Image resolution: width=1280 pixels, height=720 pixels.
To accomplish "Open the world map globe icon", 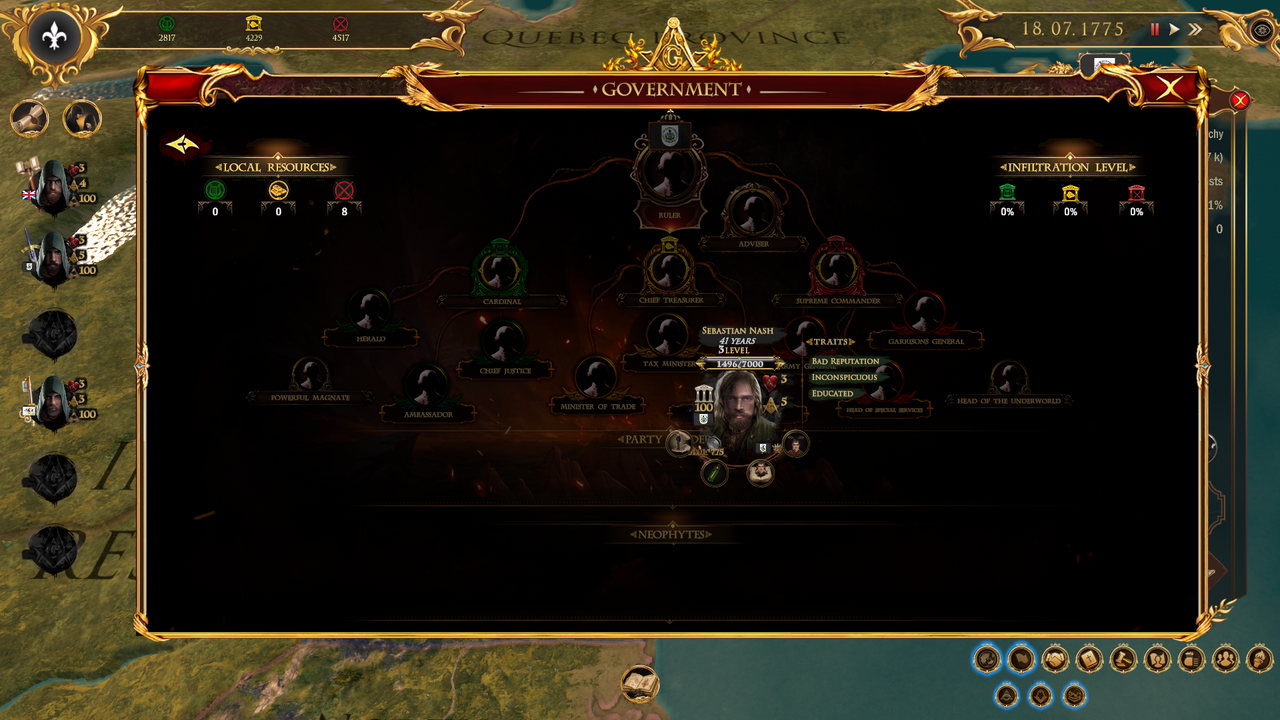I will coord(987,660).
